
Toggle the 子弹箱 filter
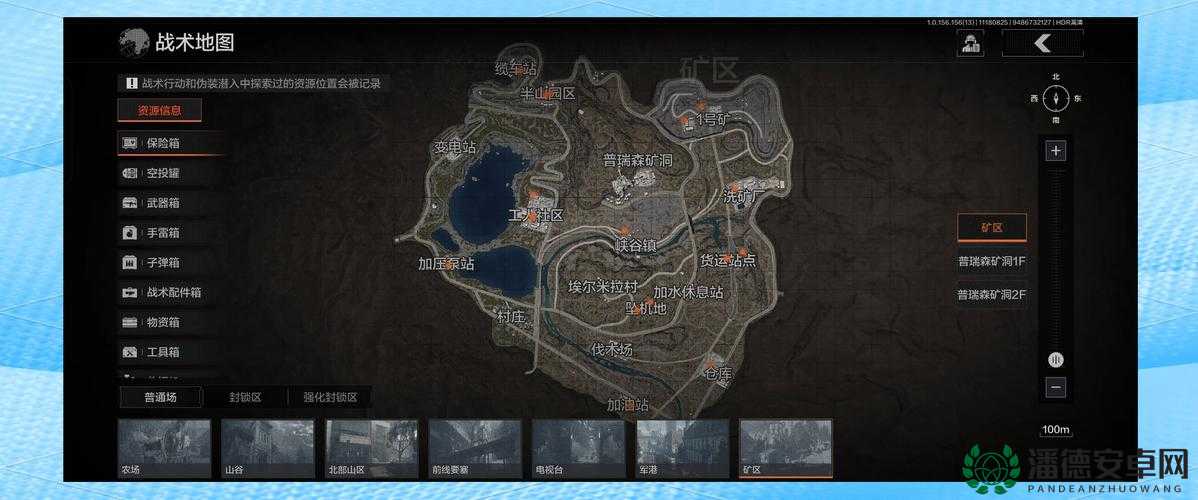point(170,263)
